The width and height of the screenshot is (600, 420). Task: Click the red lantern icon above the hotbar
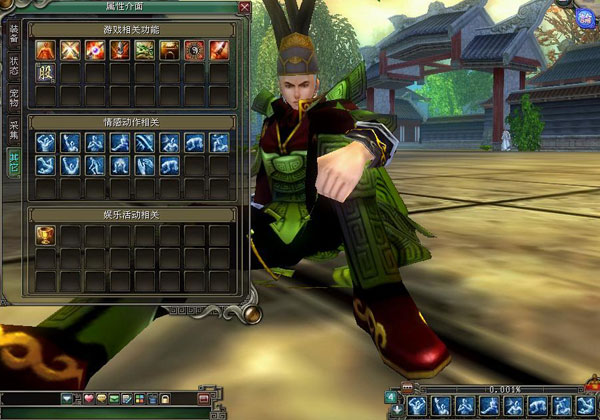click(x=406, y=386)
